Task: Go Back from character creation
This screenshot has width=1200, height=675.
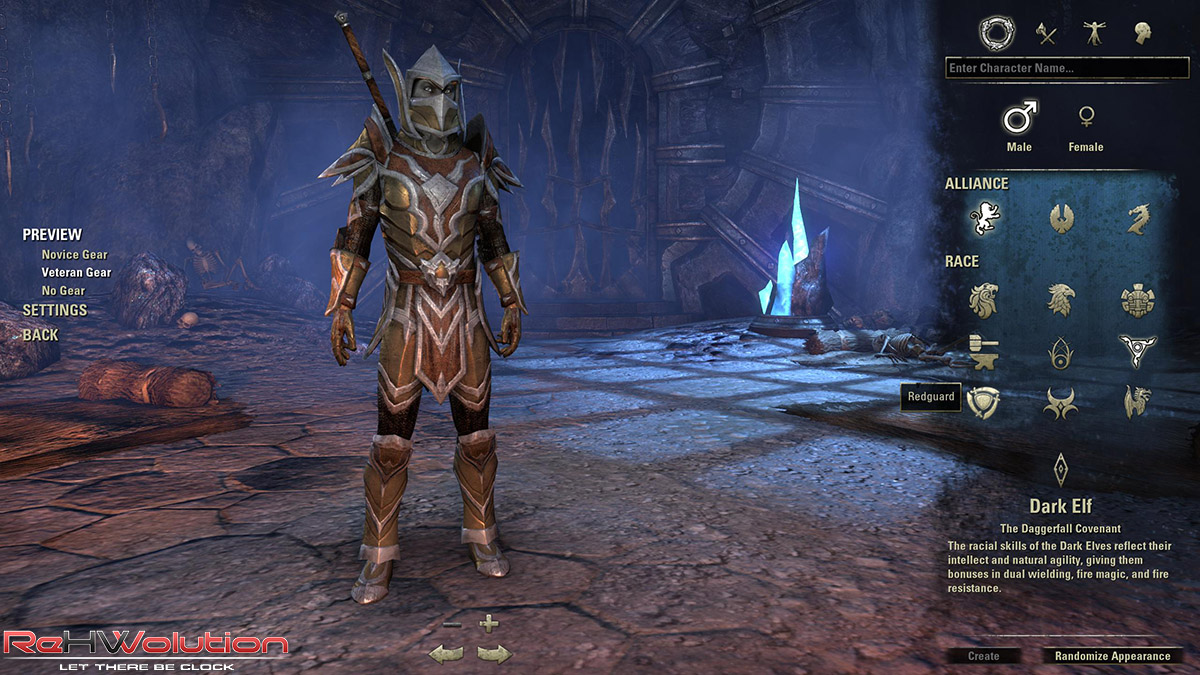Action: tap(41, 335)
